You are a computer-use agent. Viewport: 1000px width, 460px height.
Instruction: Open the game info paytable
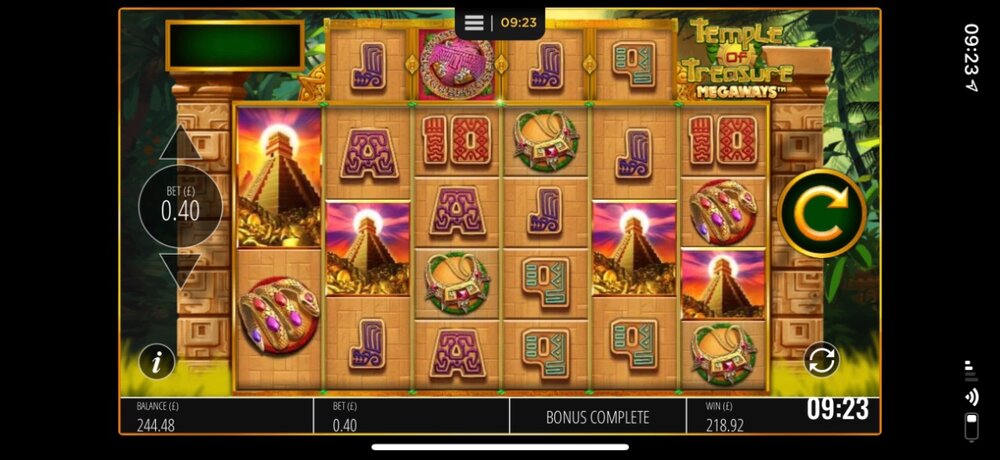click(156, 361)
